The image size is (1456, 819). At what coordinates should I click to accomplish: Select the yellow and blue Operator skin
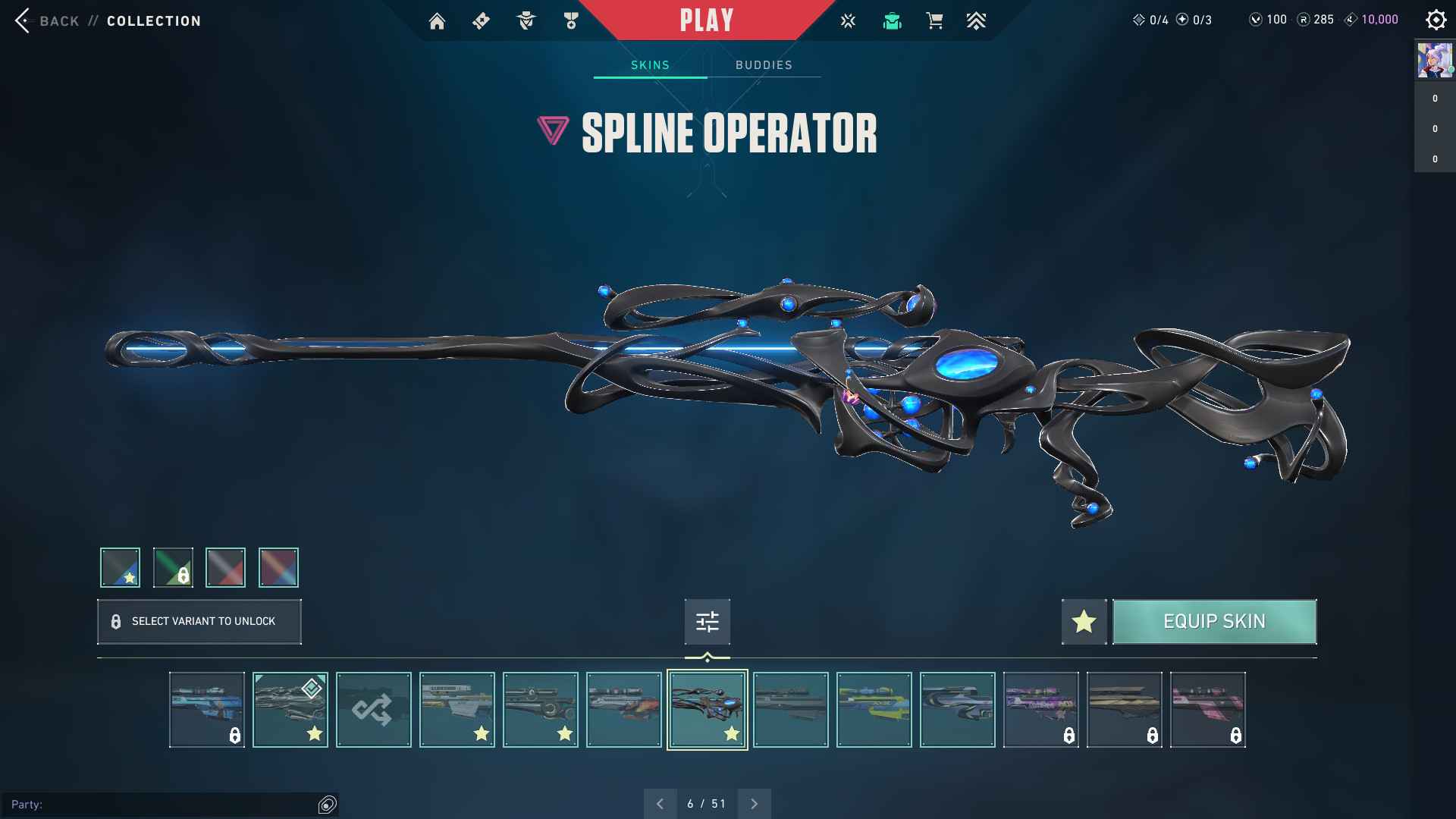(874, 710)
